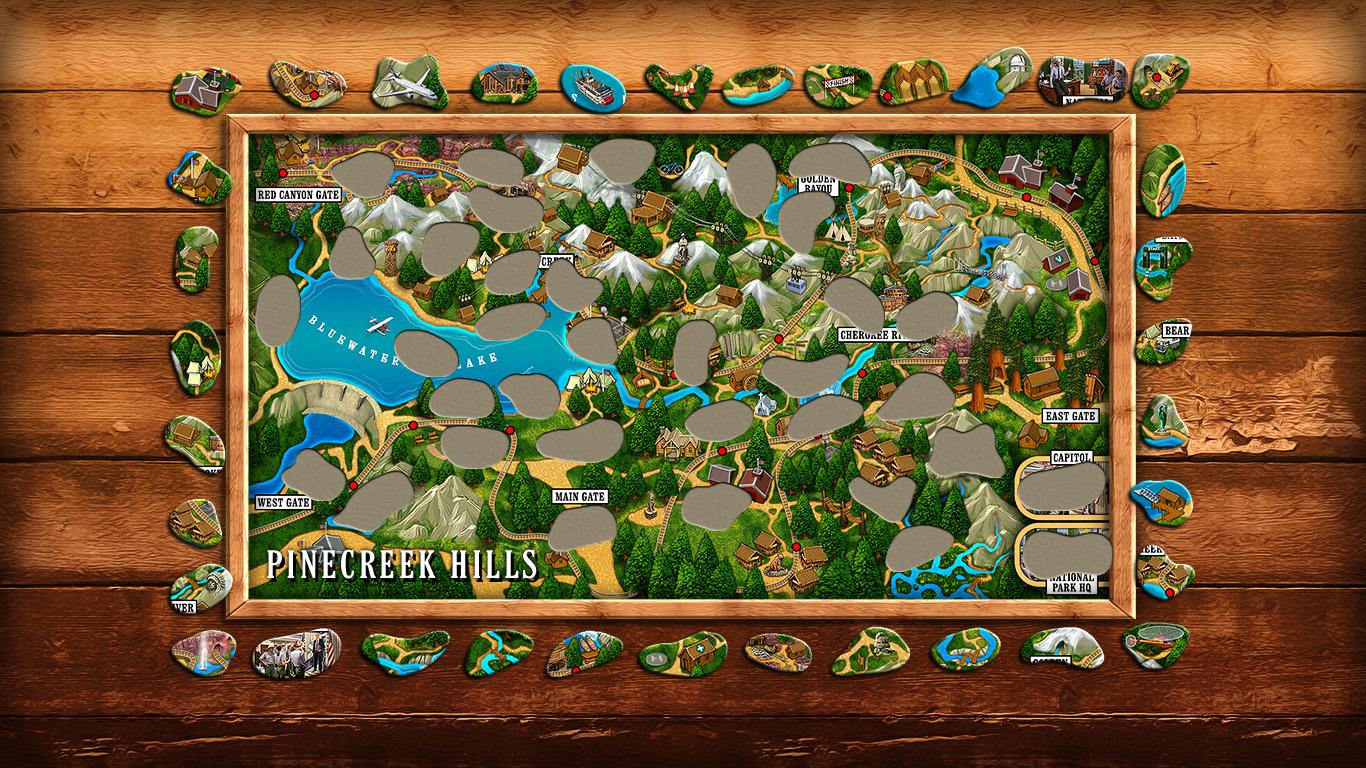This screenshot has height=768, width=1366.
Task: Select the stadium arena puzzle piece
Action: coord(1155,645)
